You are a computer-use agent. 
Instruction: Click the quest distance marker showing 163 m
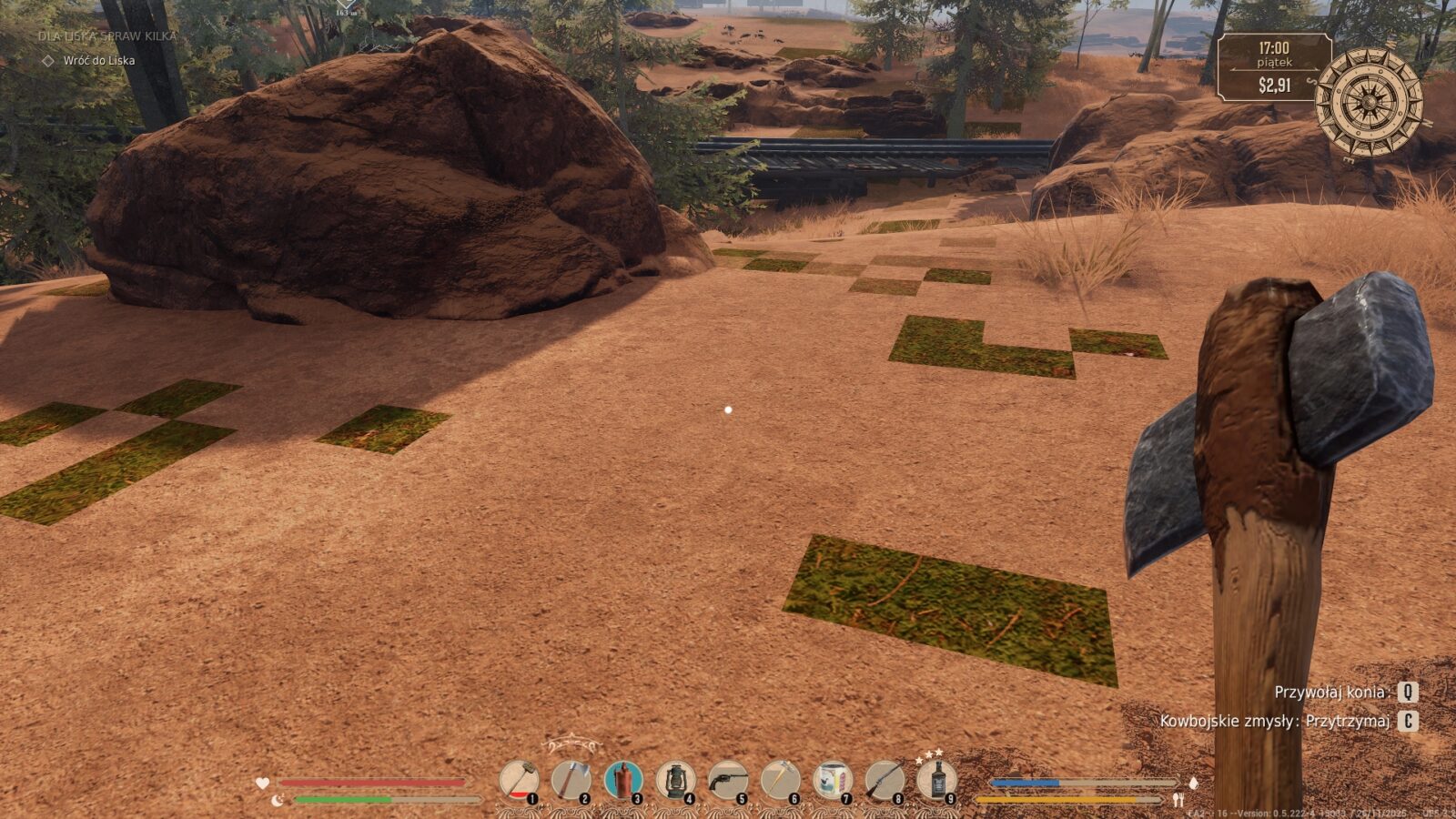pyautogui.click(x=346, y=8)
